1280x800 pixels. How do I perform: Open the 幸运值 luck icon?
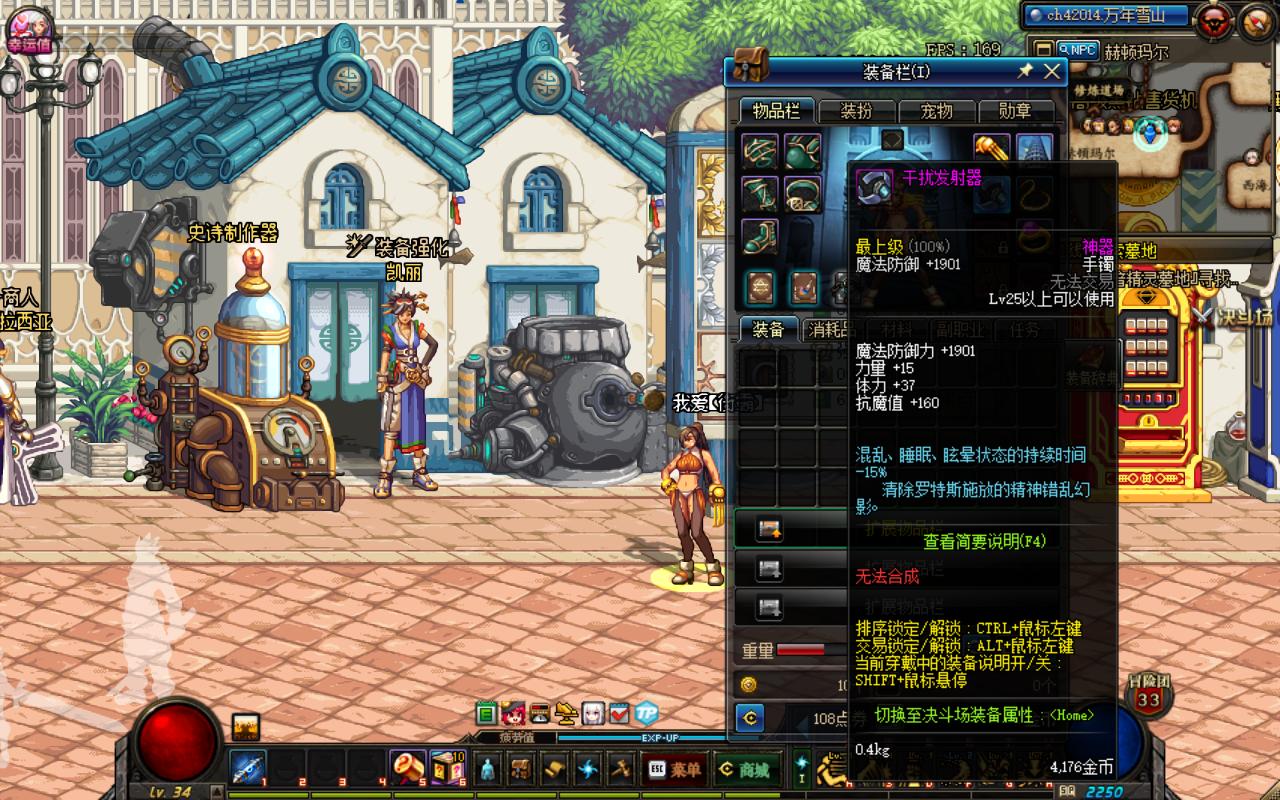pos(28,28)
